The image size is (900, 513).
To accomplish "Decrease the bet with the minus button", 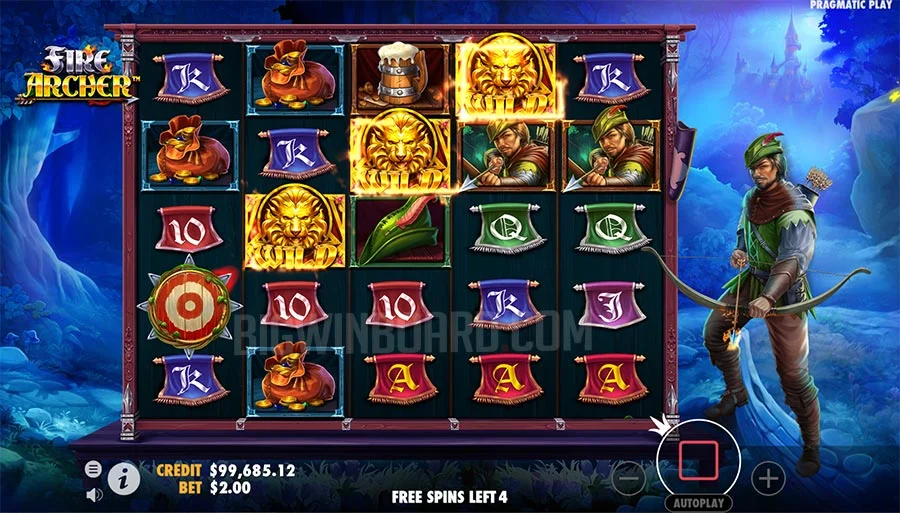I will [x=629, y=478].
